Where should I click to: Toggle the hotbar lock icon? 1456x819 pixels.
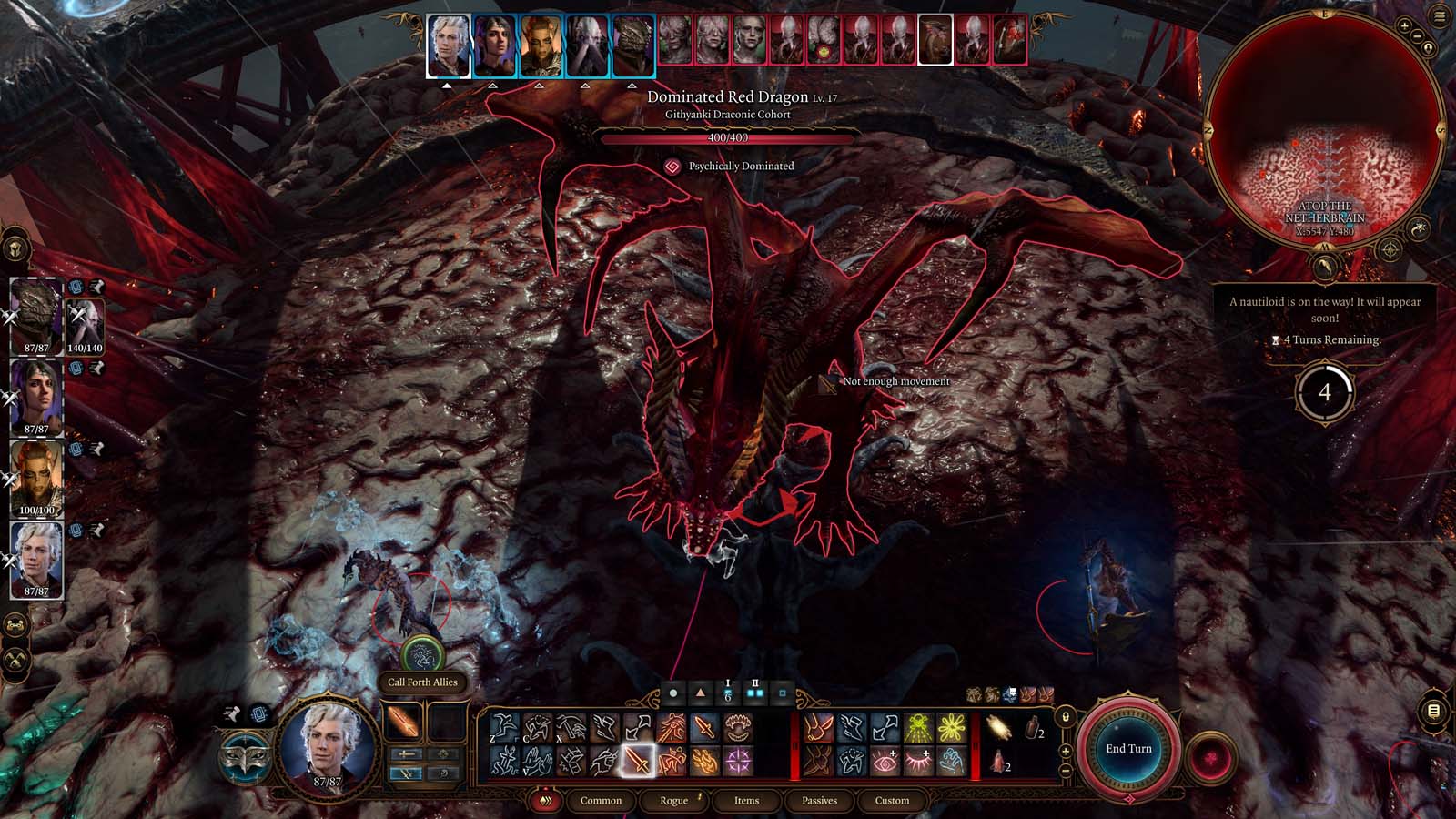[x=1066, y=717]
